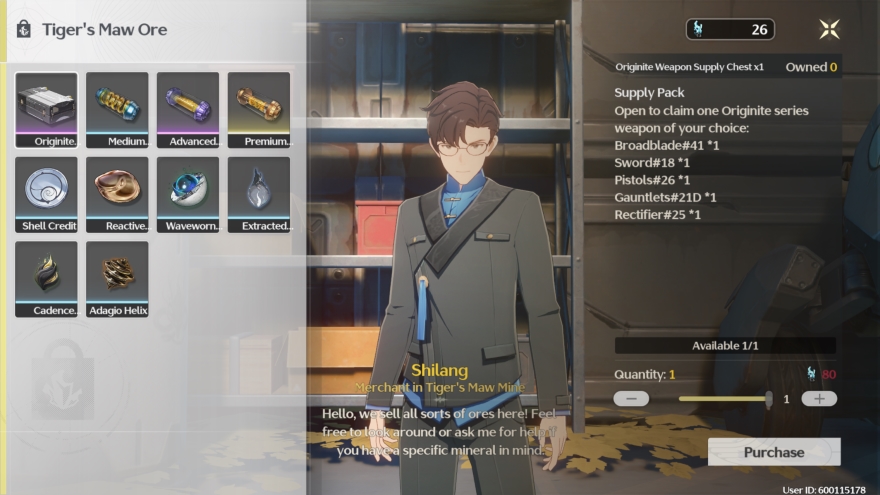
Task: Pick the Premium golden tube item
Action: [x=259, y=109]
